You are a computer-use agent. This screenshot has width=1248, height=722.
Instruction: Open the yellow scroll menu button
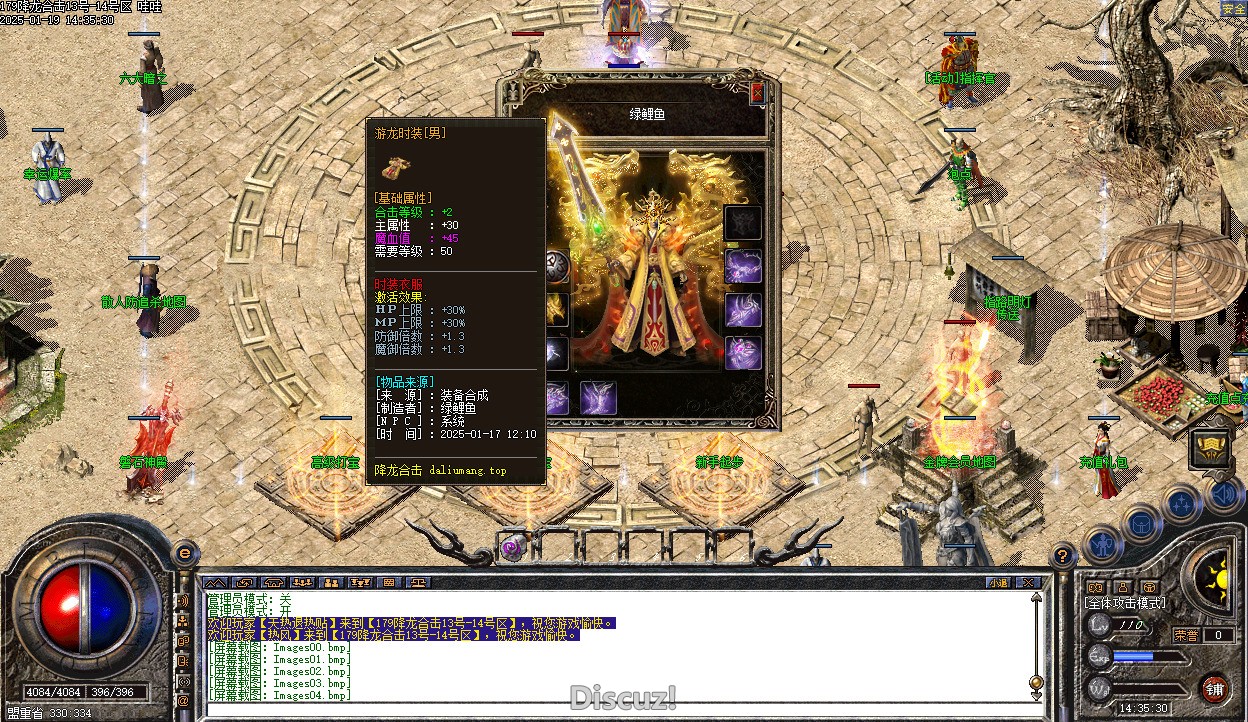tap(1210, 448)
